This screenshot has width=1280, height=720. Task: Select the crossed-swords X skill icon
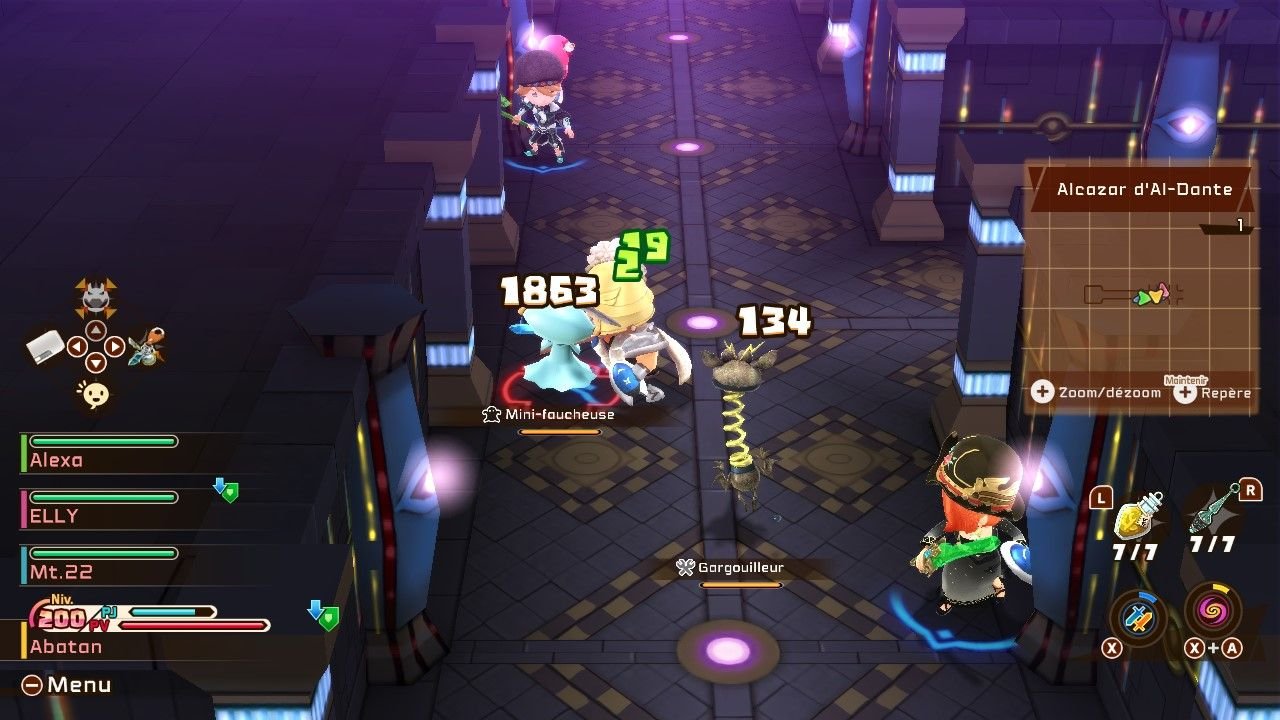(x=1136, y=614)
